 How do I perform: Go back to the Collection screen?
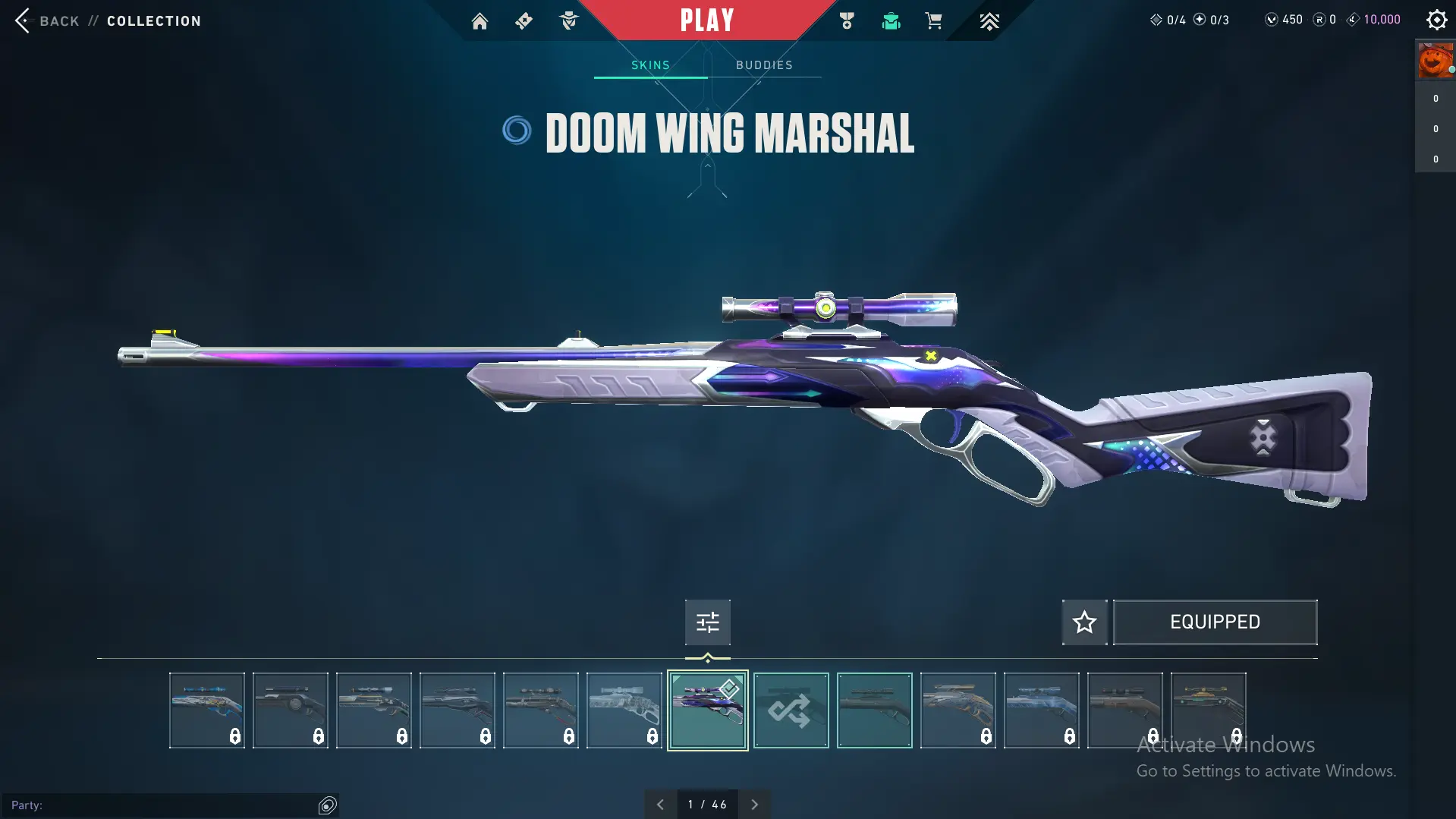pyautogui.click(x=46, y=20)
